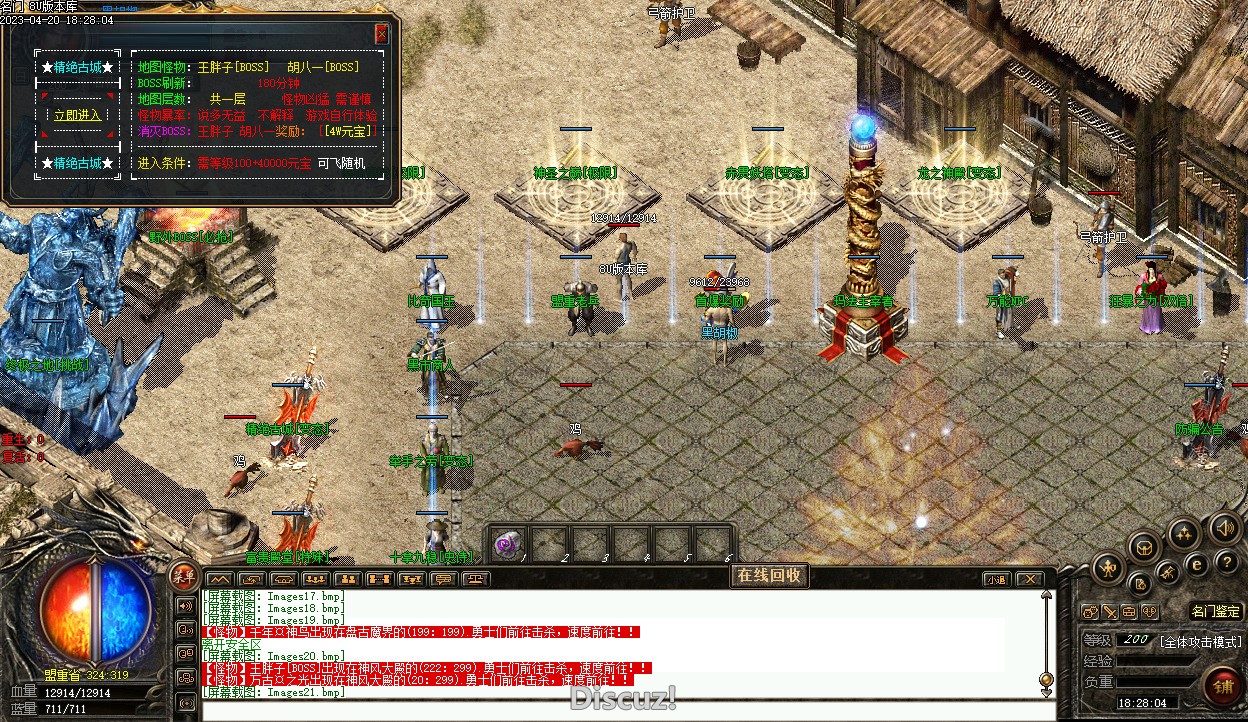Viewport: 1248px width, 722px height.
Task: Open the character equipment warrior icon
Action: 1107,569
